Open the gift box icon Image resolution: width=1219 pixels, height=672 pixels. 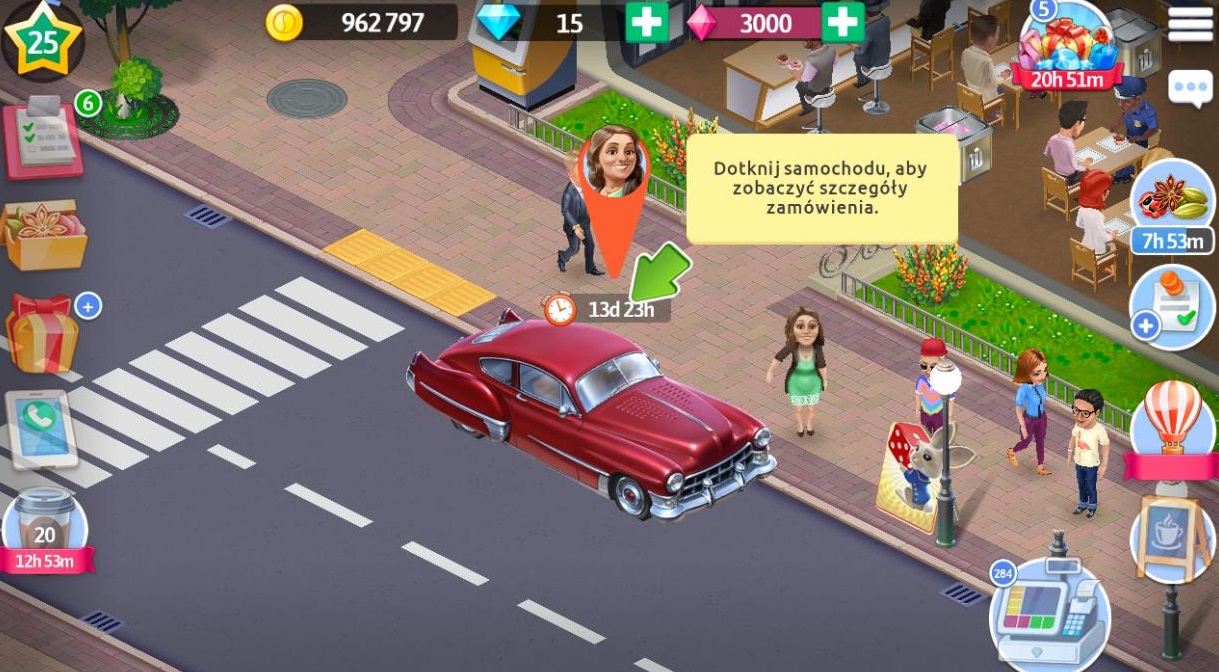pyautogui.click(x=42, y=334)
